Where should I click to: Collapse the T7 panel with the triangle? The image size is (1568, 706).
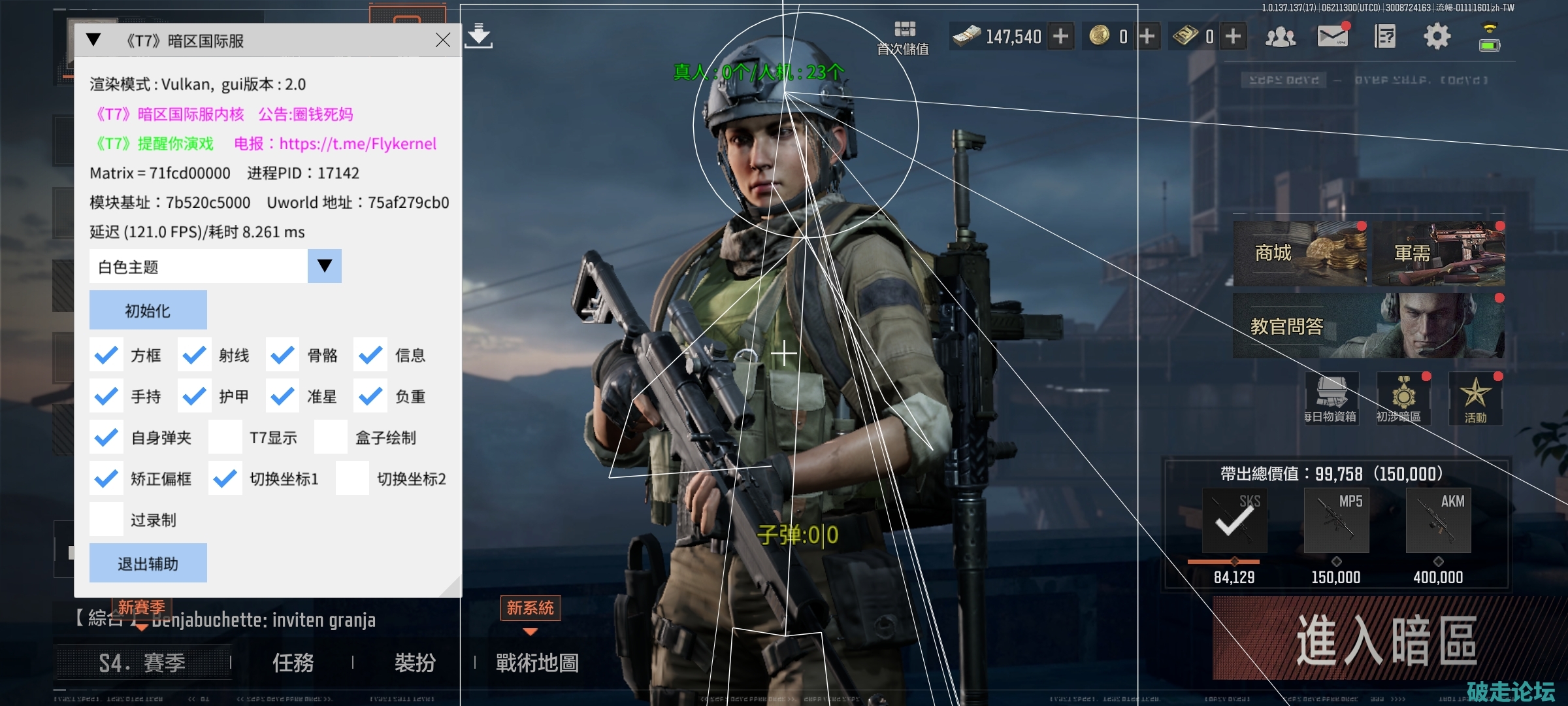tap(93, 39)
